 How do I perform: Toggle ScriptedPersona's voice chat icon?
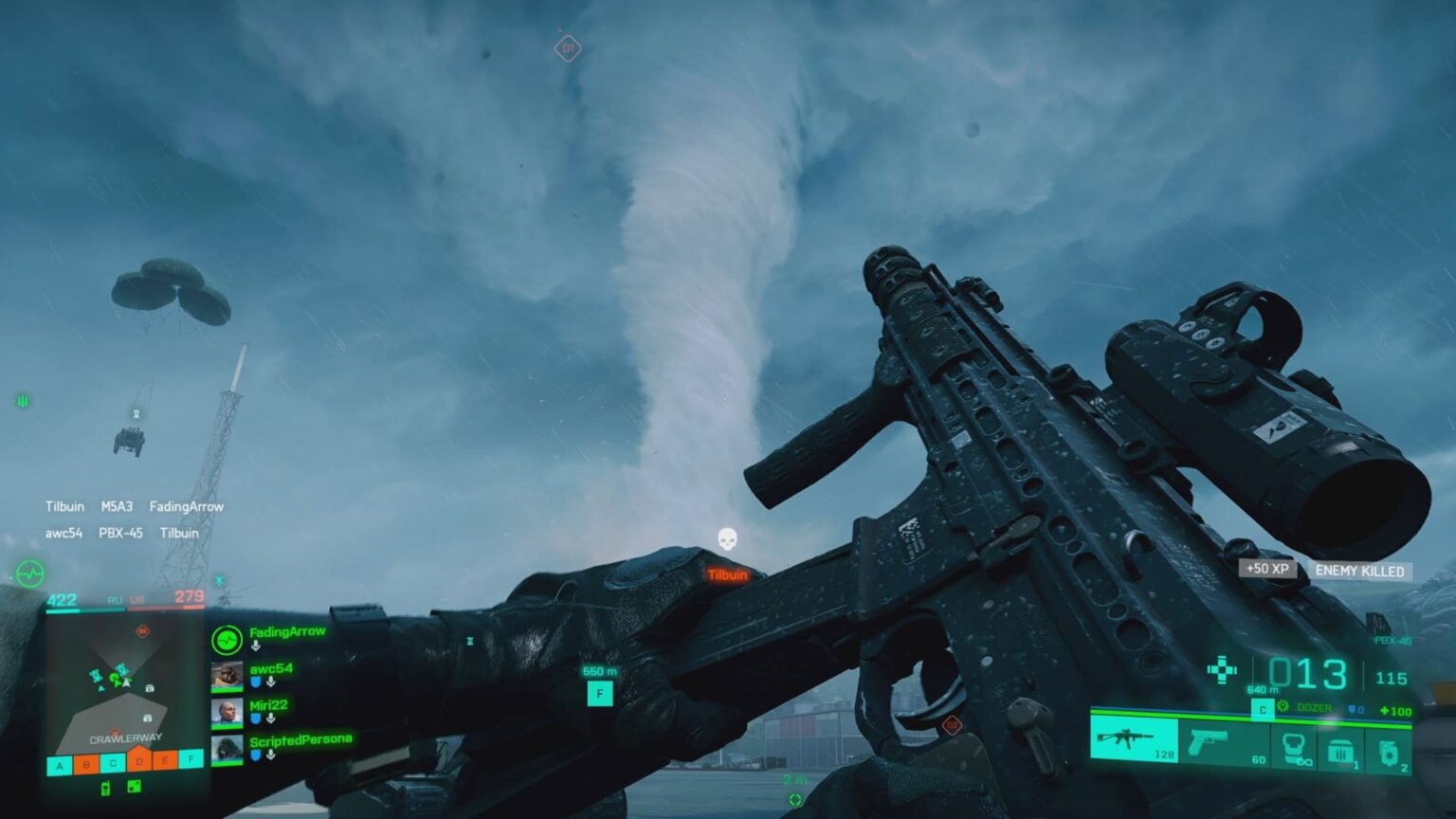pyautogui.click(x=270, y=755)
